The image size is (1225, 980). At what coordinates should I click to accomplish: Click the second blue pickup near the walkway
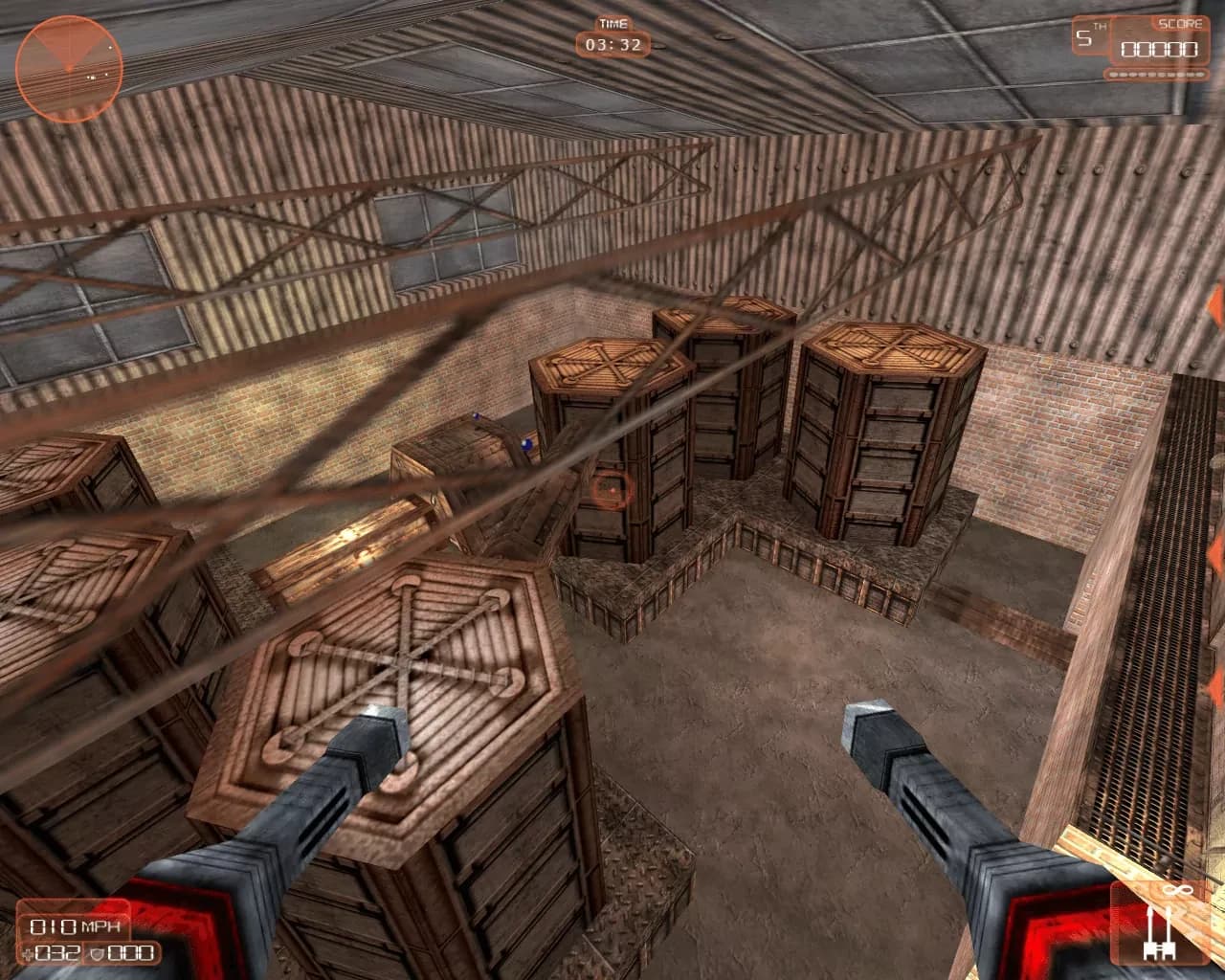pos(525,444)
